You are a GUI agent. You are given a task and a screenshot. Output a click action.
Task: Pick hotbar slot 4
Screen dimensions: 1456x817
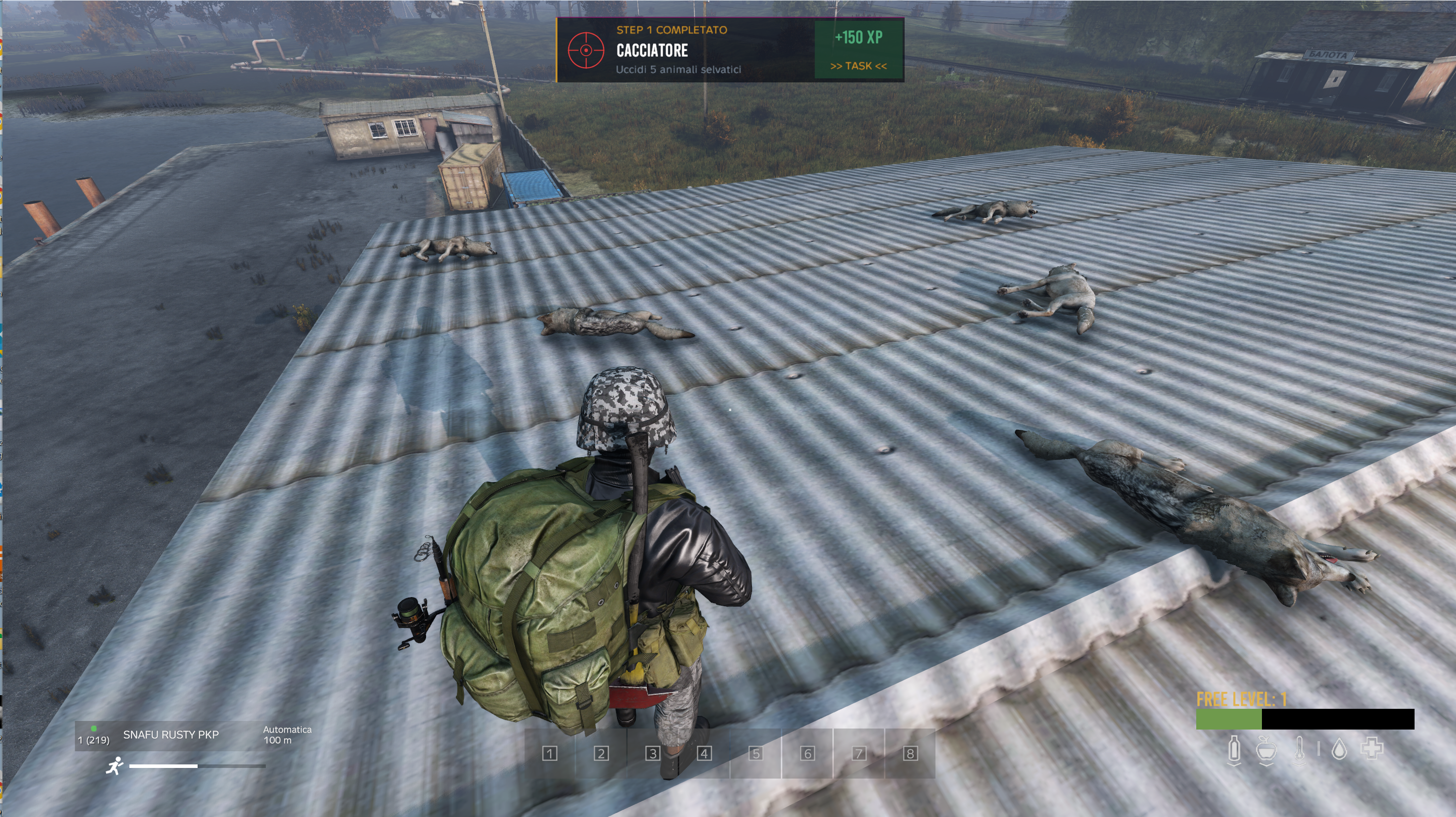click(x=704, y=753)
